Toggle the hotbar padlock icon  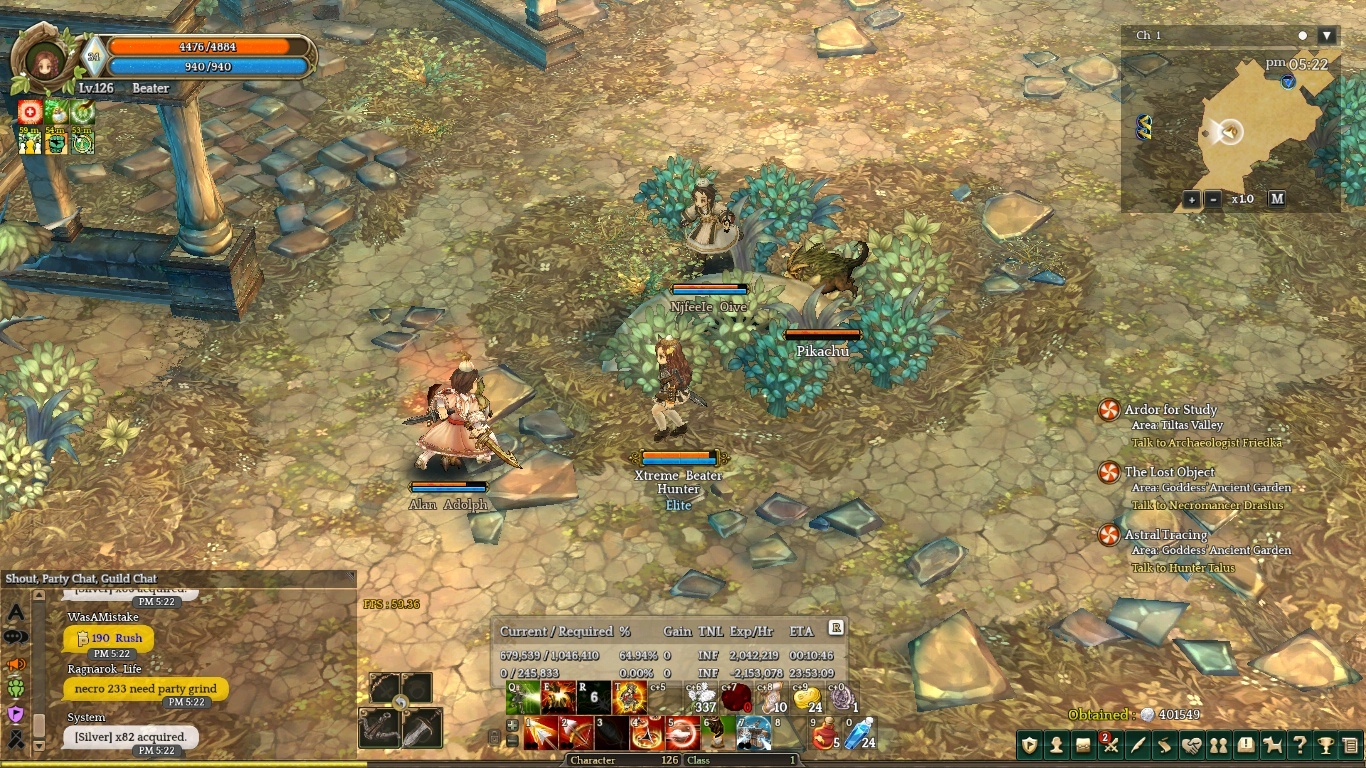click(494, 738)
